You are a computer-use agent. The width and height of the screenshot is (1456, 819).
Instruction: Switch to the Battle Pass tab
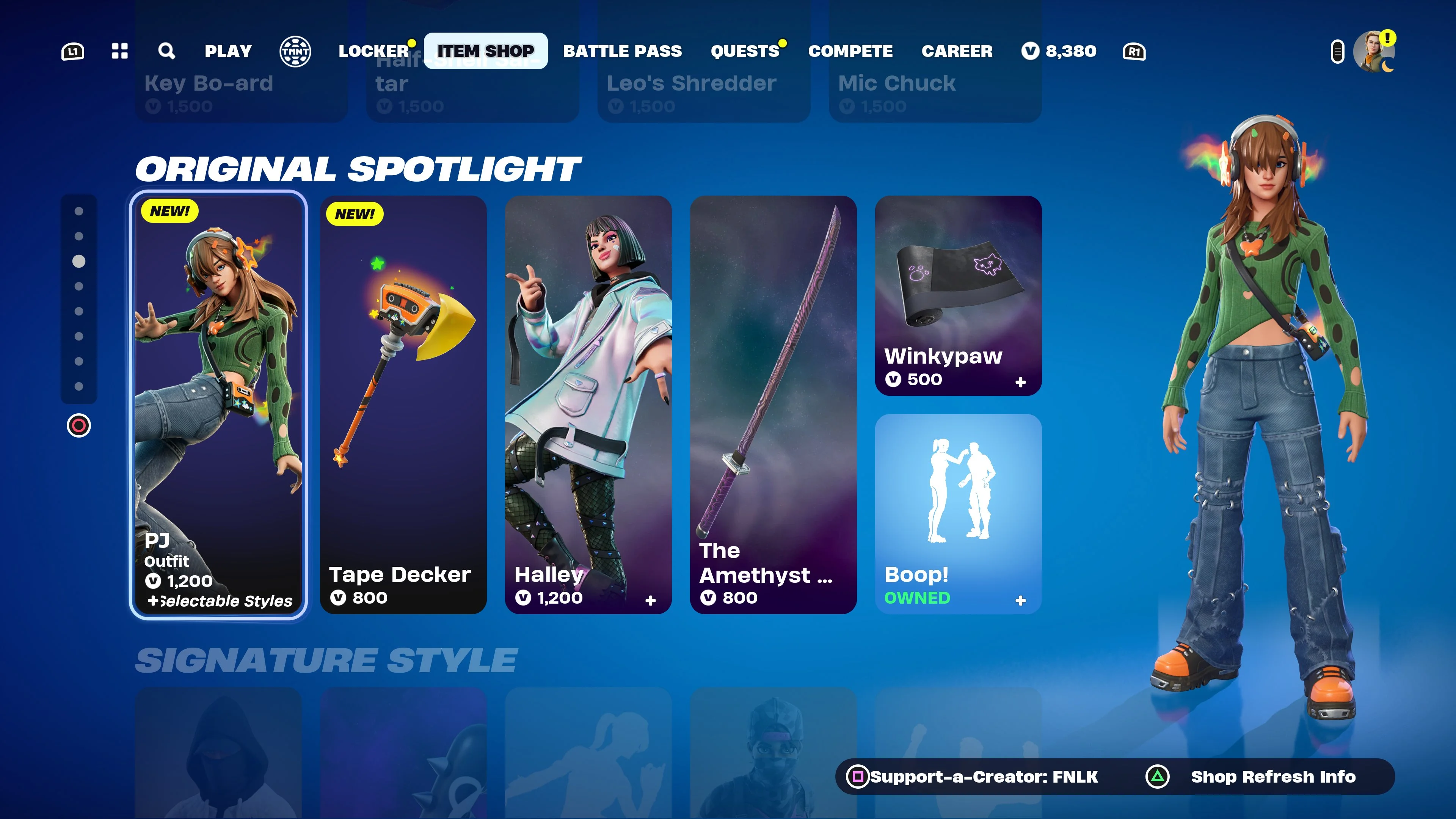tap(622, 52)
